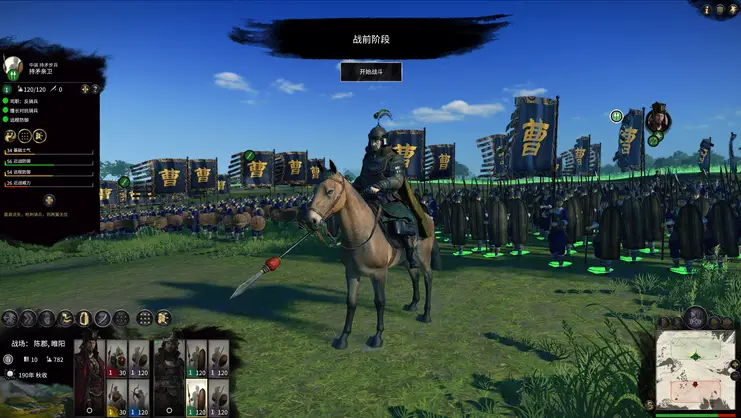
Task: Select the highlighted spearman unit card
Action: [x=197, y=397]
